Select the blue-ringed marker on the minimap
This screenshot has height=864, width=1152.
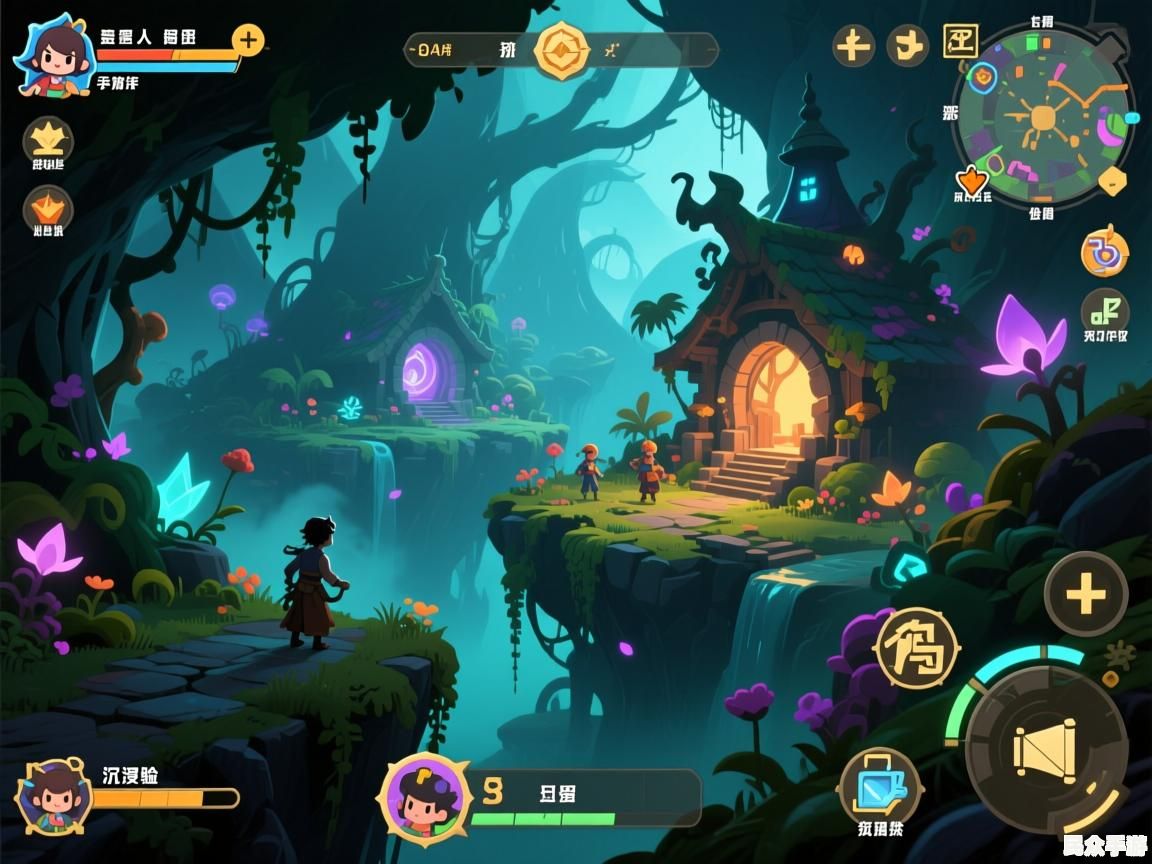coord(983,76)
